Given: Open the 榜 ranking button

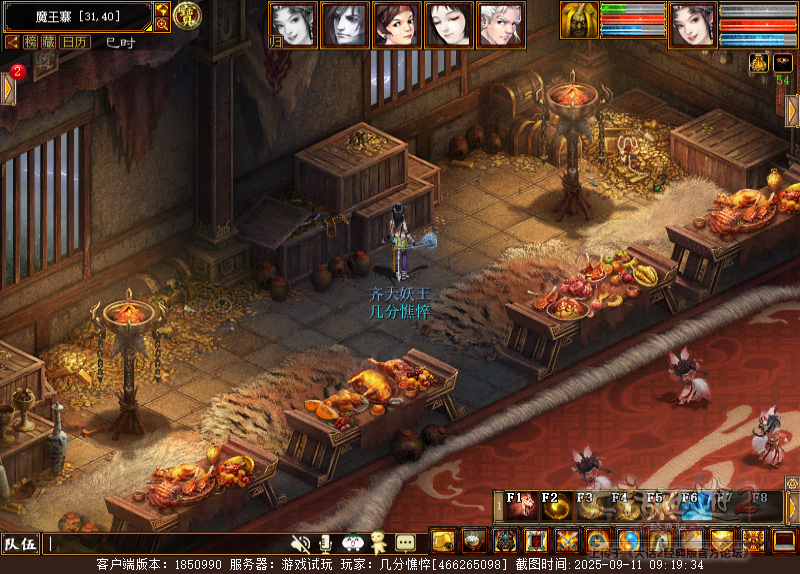Looking at the screenshot, I should coord(31,42).
